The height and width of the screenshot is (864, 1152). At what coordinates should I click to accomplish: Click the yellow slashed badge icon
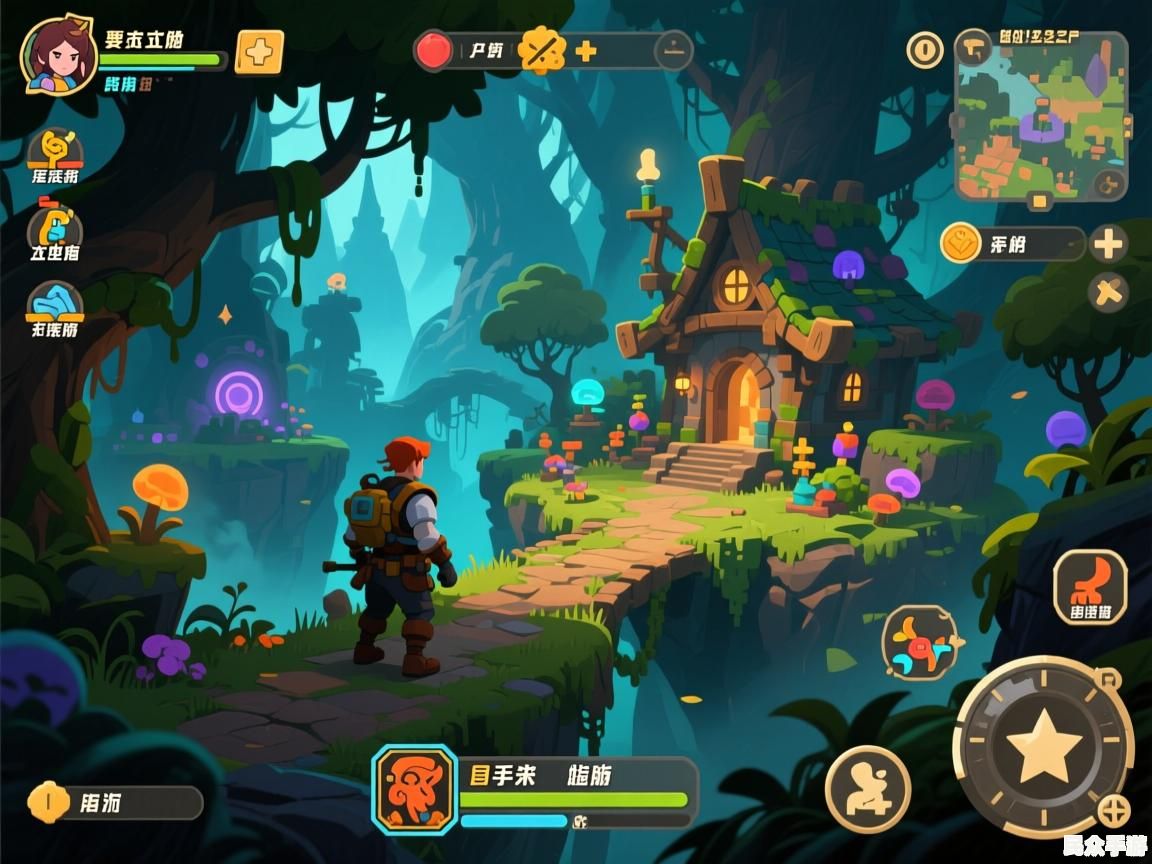(x=543, y=50)
